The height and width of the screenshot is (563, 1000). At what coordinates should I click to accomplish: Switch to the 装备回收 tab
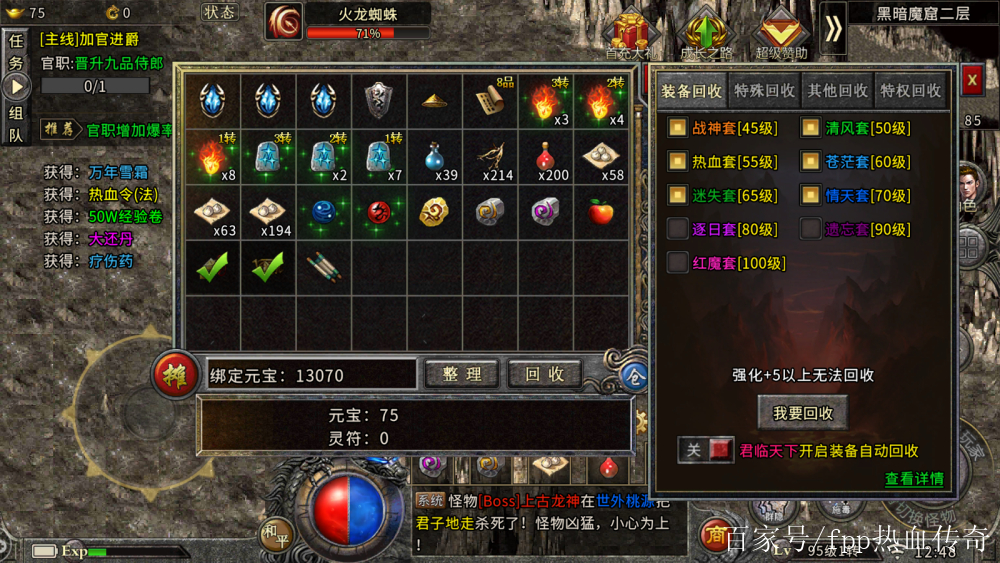pyautogui.click(x=692, y=91)
